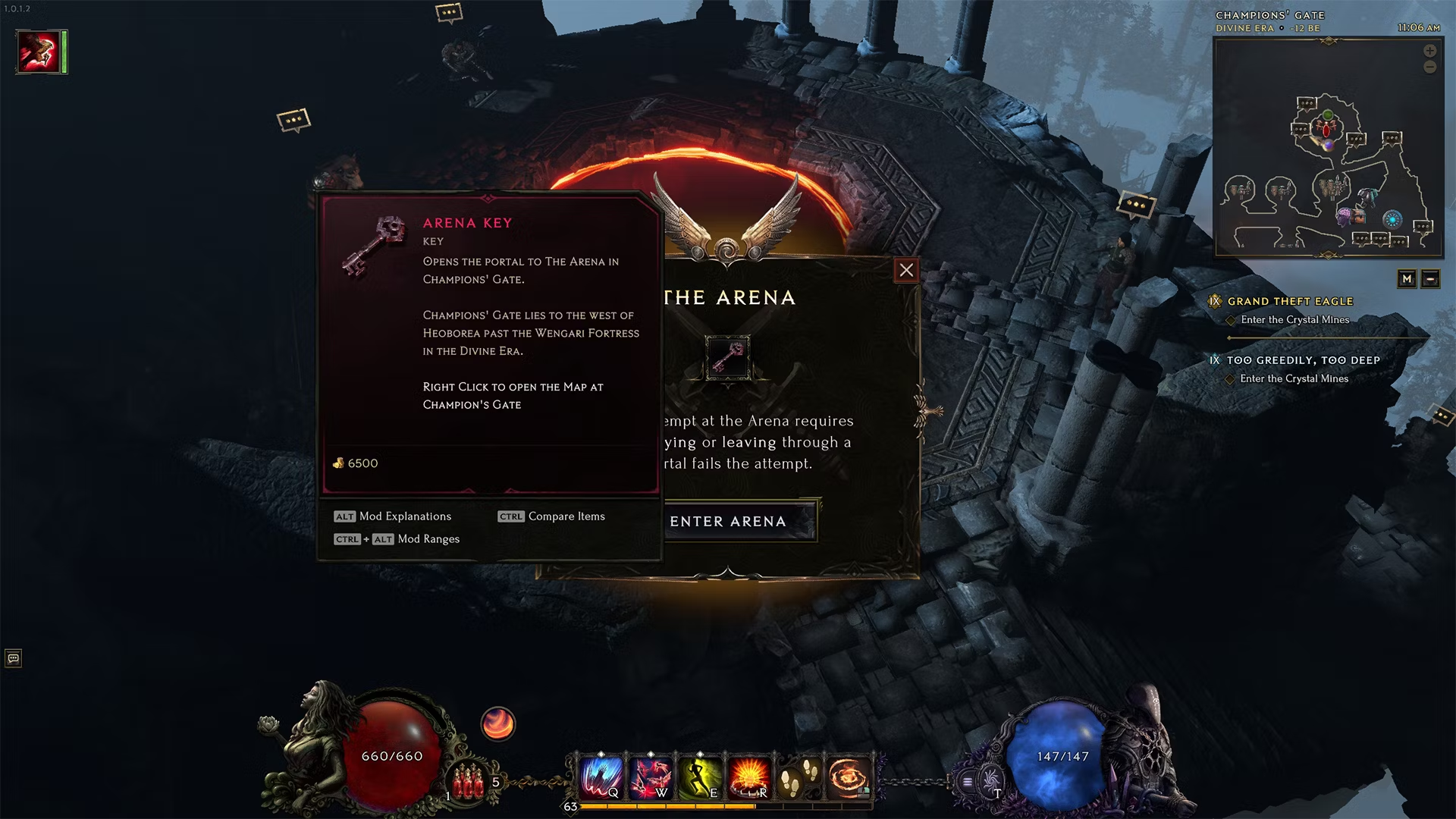Use the red health potions
This screenshot has width=1456, height=819.
click(x=468, y=781)
